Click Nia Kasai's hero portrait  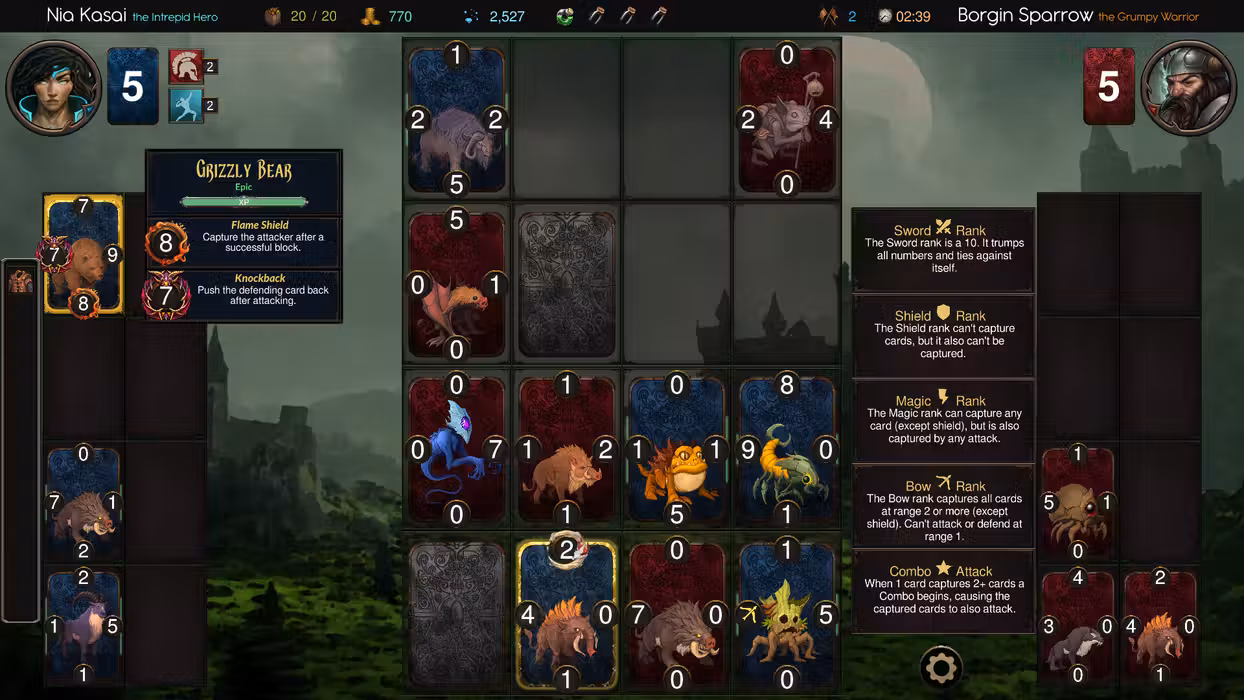coord(54,87)
